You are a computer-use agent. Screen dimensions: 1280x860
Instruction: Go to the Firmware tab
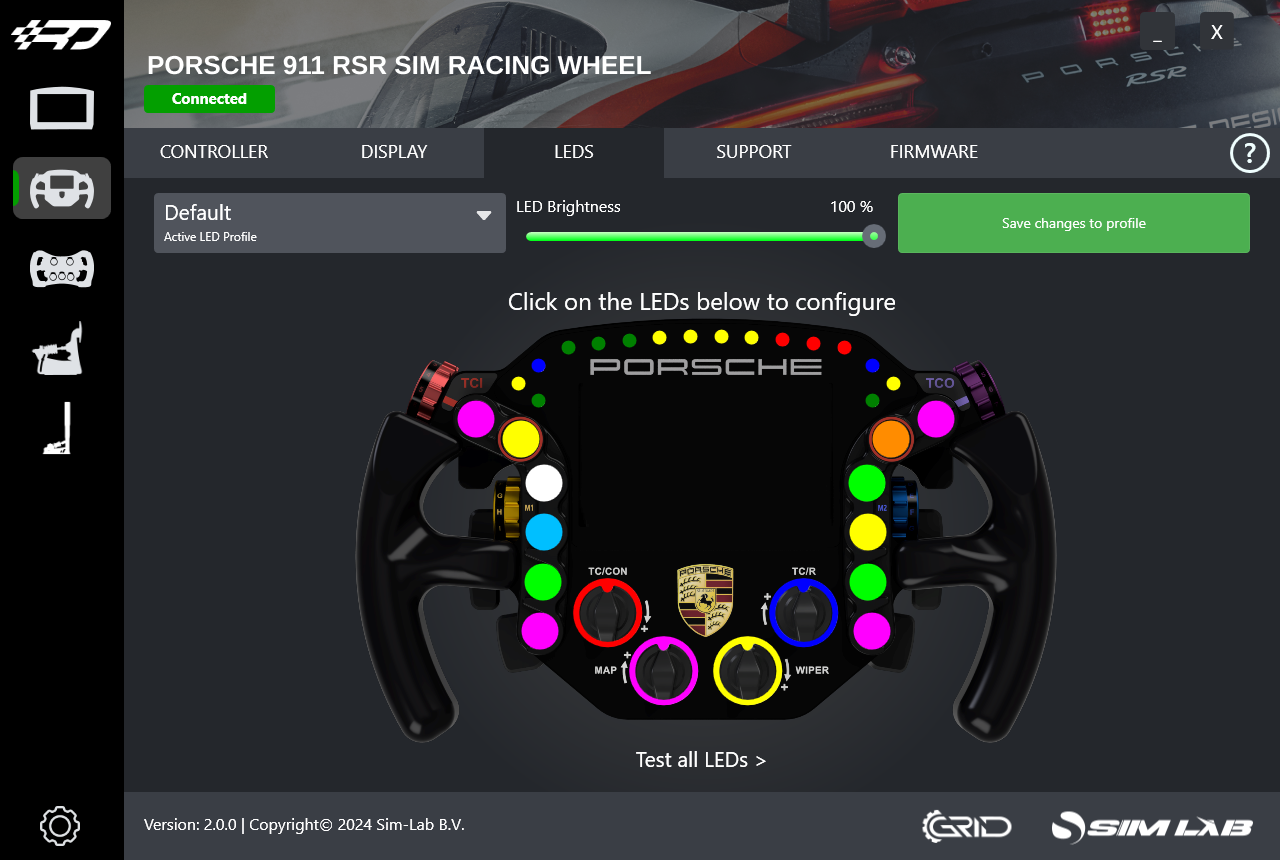click(933, 152)
